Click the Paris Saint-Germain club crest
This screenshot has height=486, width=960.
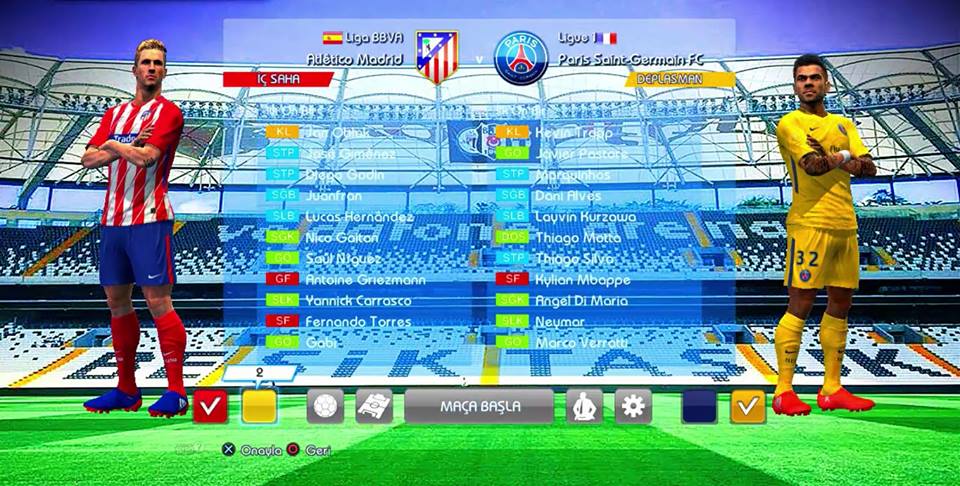(521, 57)
